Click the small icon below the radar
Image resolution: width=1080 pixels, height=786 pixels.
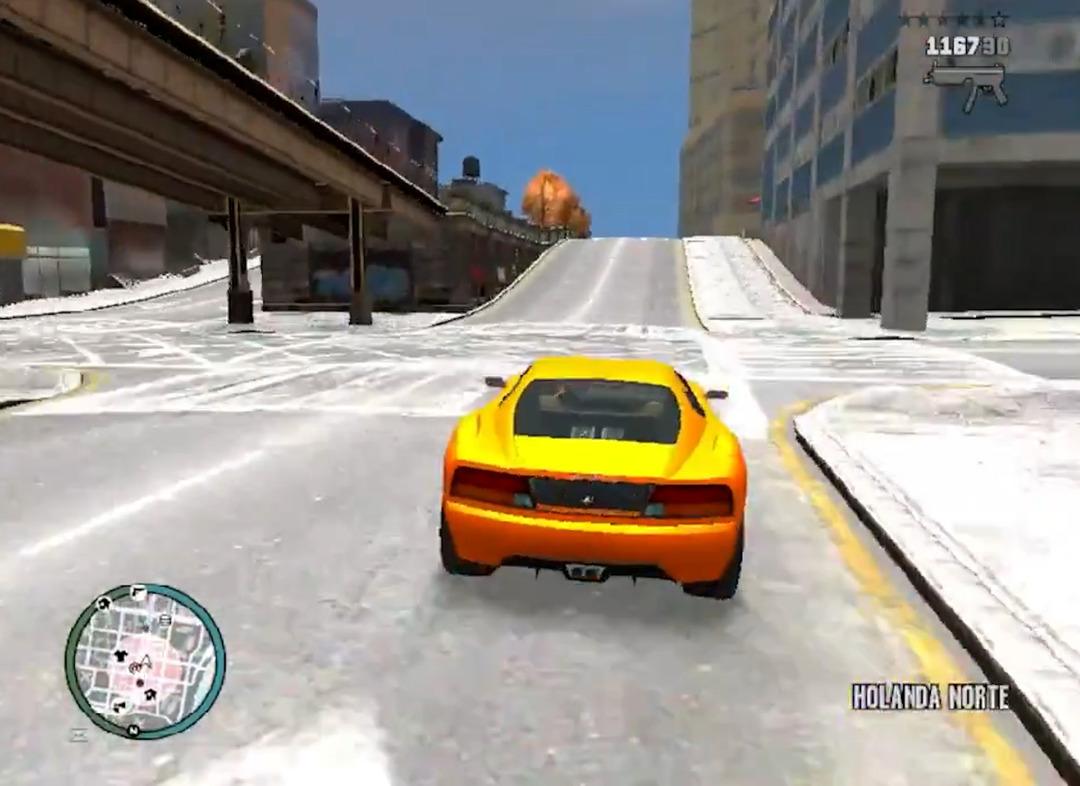(78, 734)
